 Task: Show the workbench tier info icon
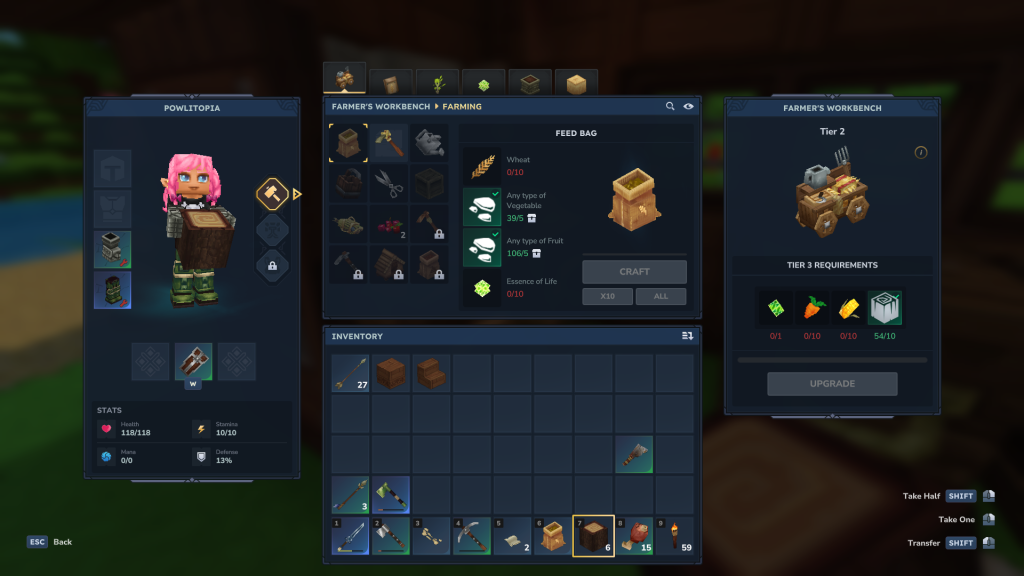click(x=921, y=152)
